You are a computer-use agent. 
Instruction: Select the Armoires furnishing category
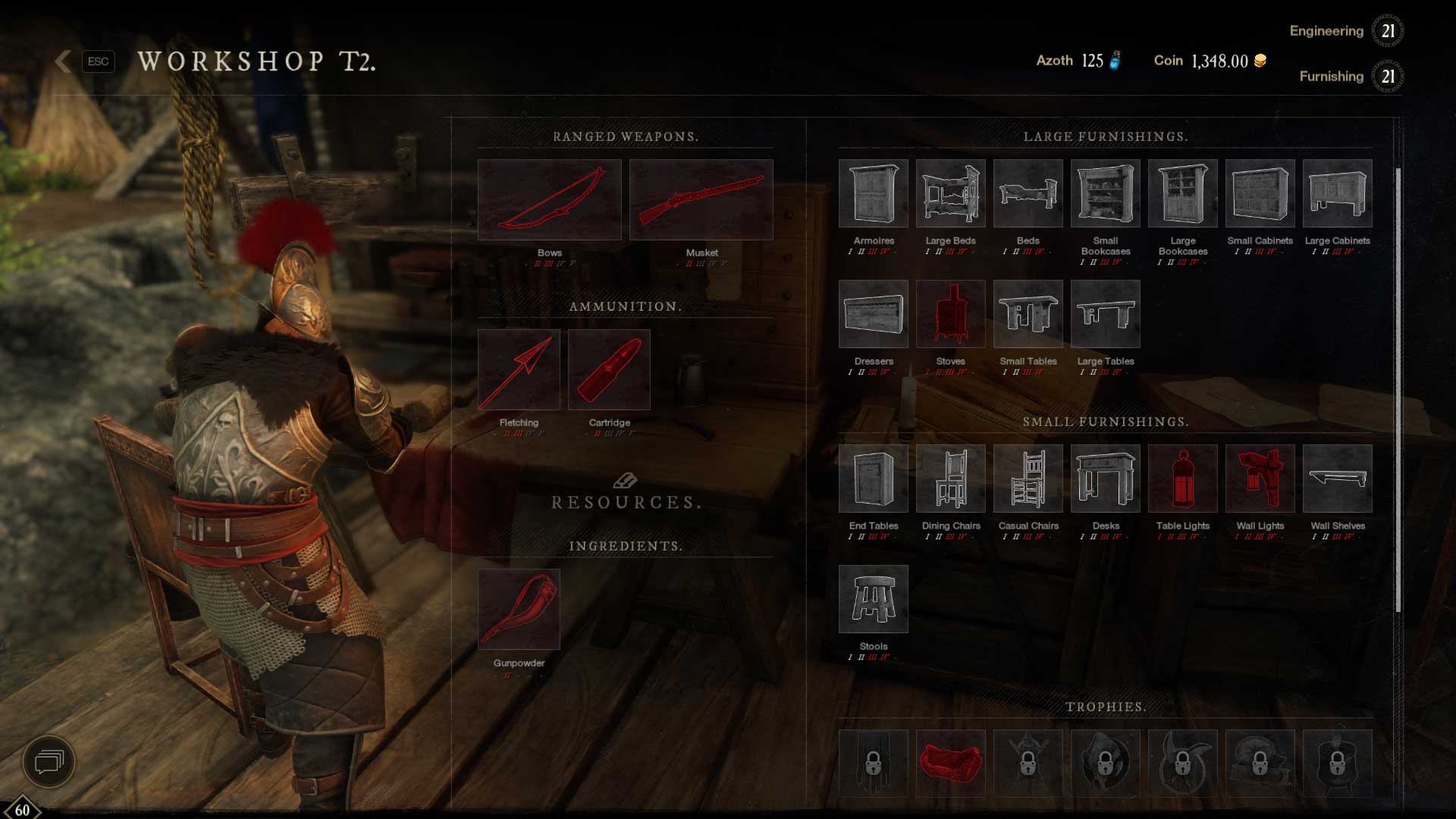[873, 193]
